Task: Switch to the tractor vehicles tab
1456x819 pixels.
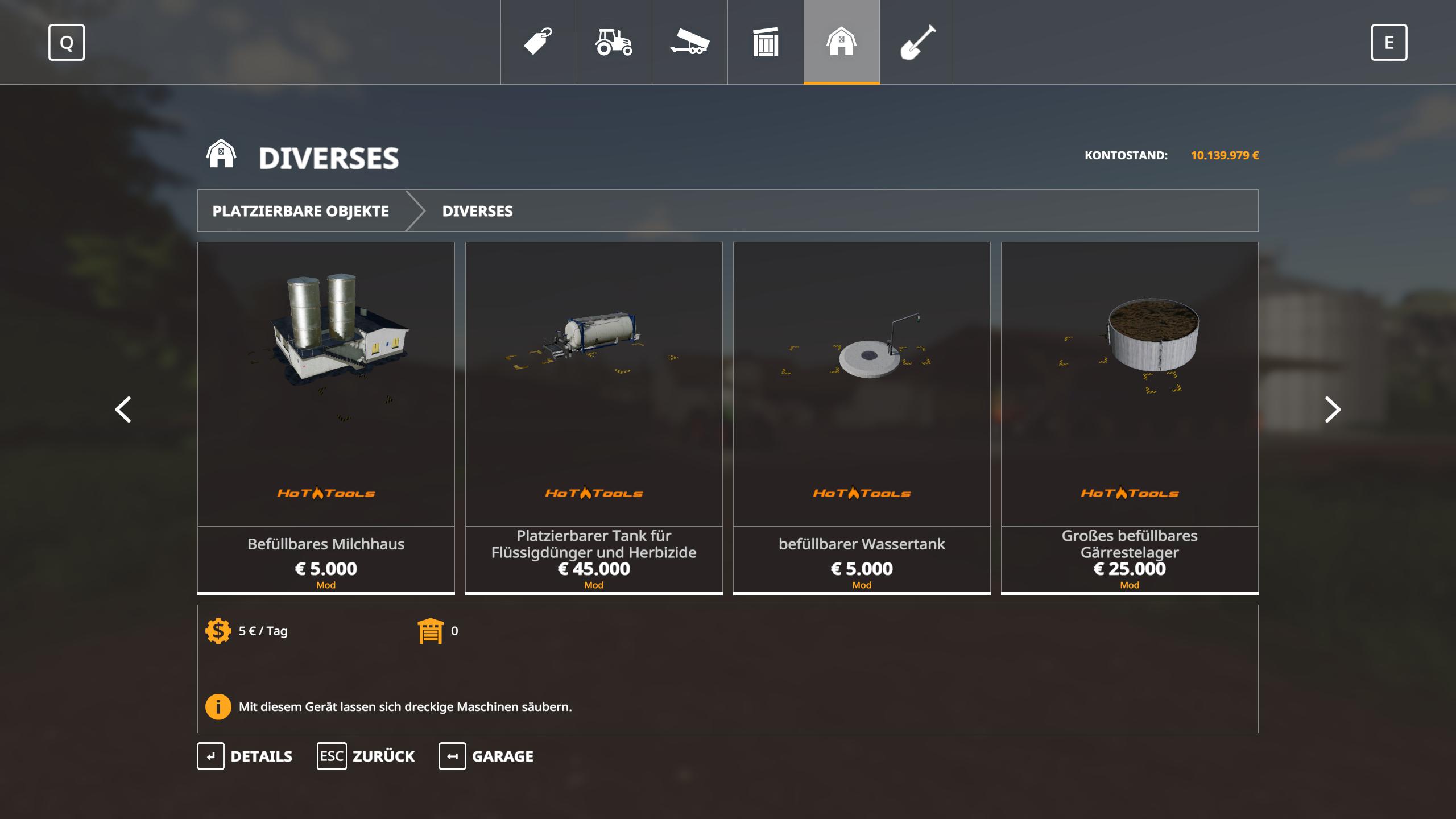Action: 614,42
